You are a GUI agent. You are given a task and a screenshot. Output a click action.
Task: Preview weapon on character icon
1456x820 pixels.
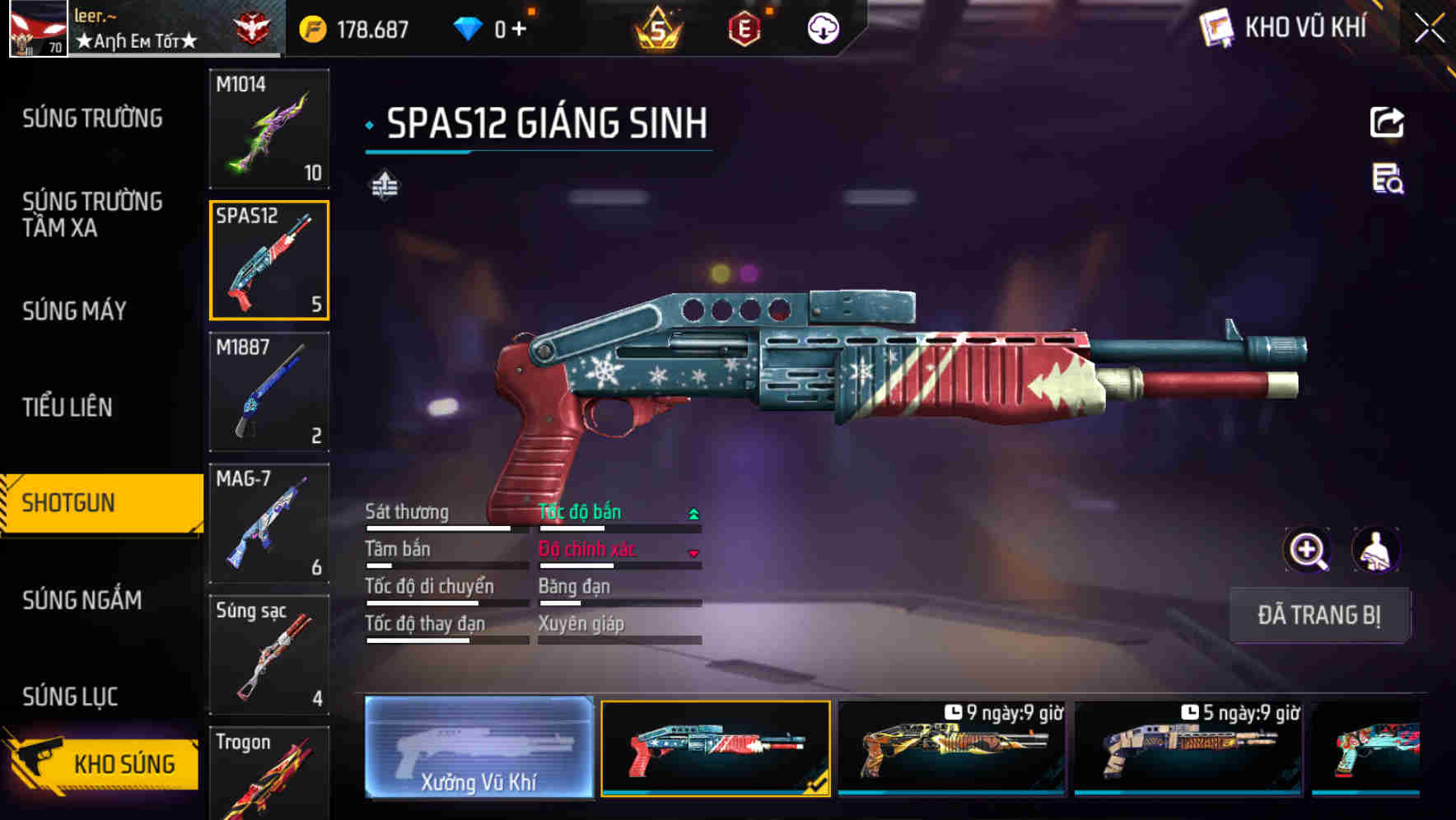coord(1375,551)
